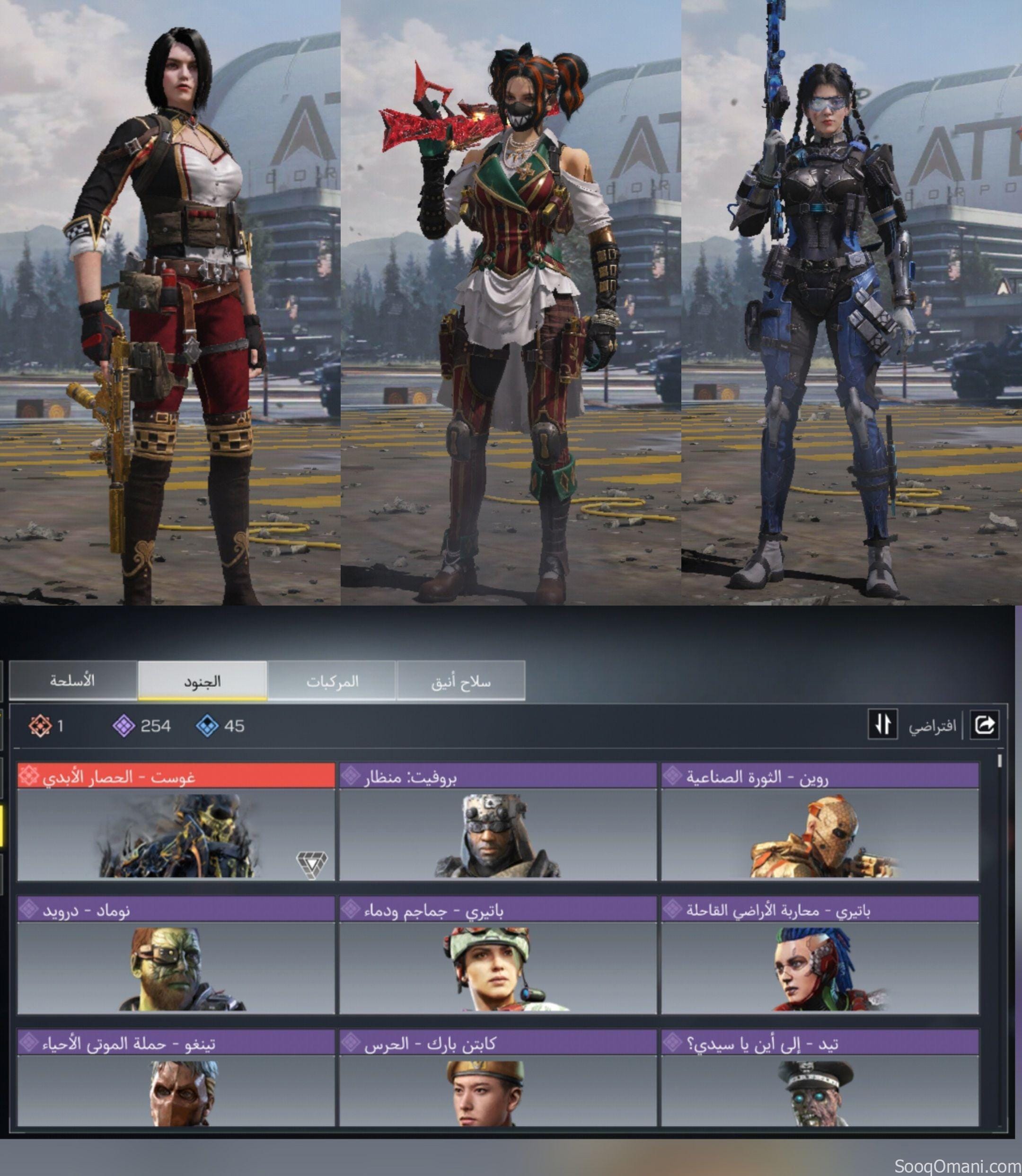The width and height of the screenshot is (1022, 1176).
Task: Filter by the red legendary rarity icon
Action: point(40,726)
